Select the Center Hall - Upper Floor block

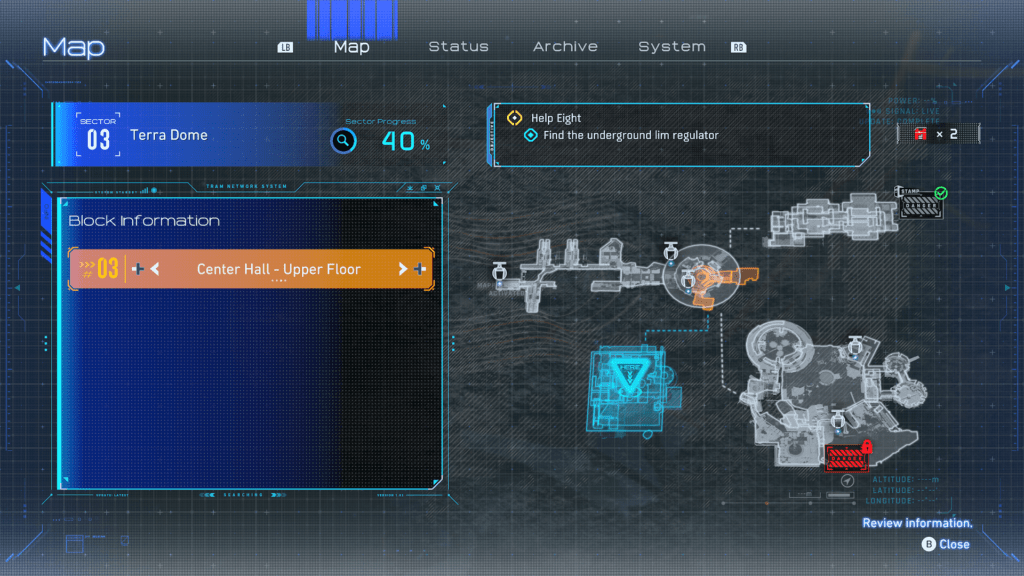pyautogui.click(x=278, y=269)
